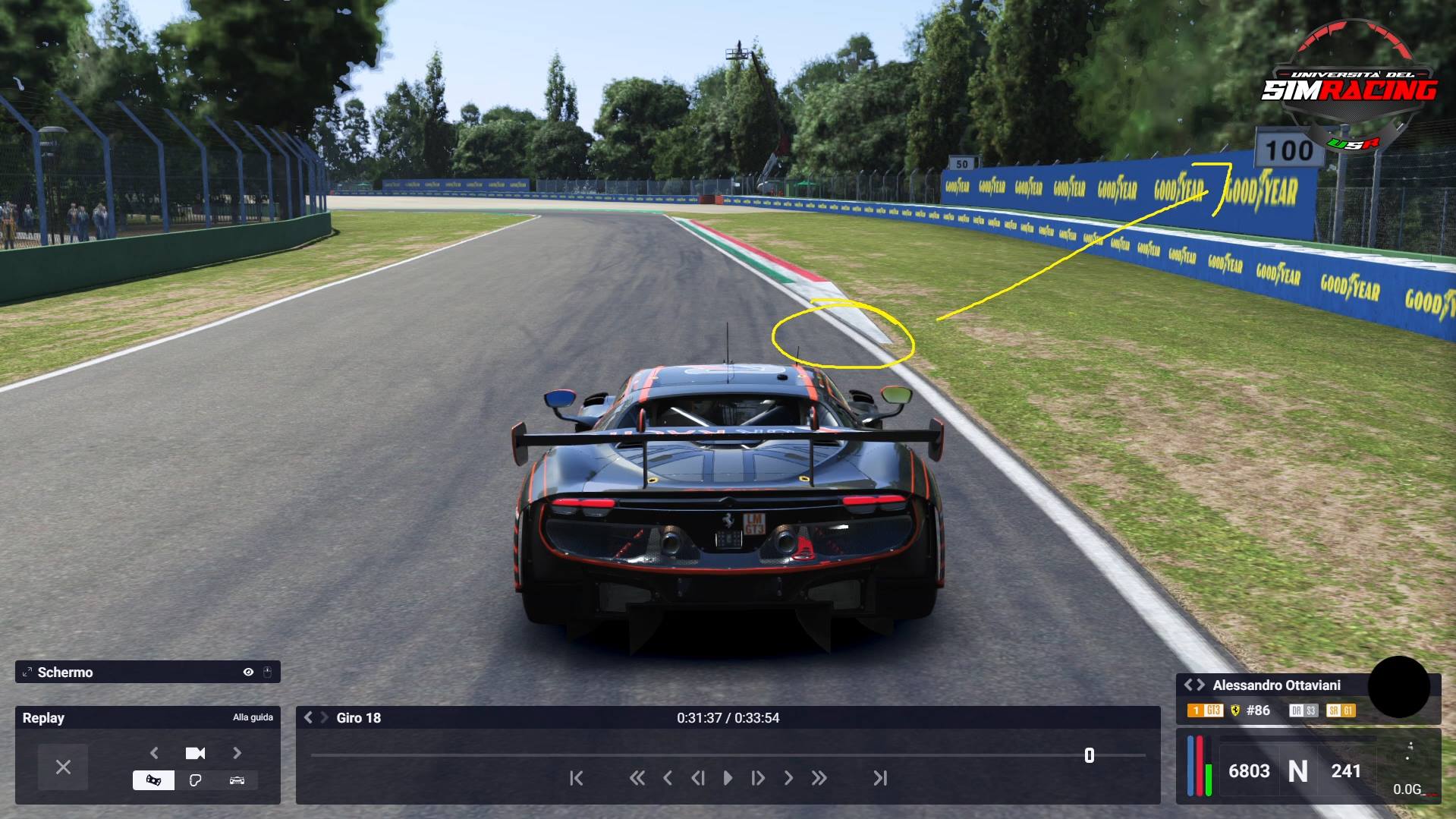This screenshot has width=1456, height=819.
Task: Click the replay timeline position handle
Action: coord(1090,755)
